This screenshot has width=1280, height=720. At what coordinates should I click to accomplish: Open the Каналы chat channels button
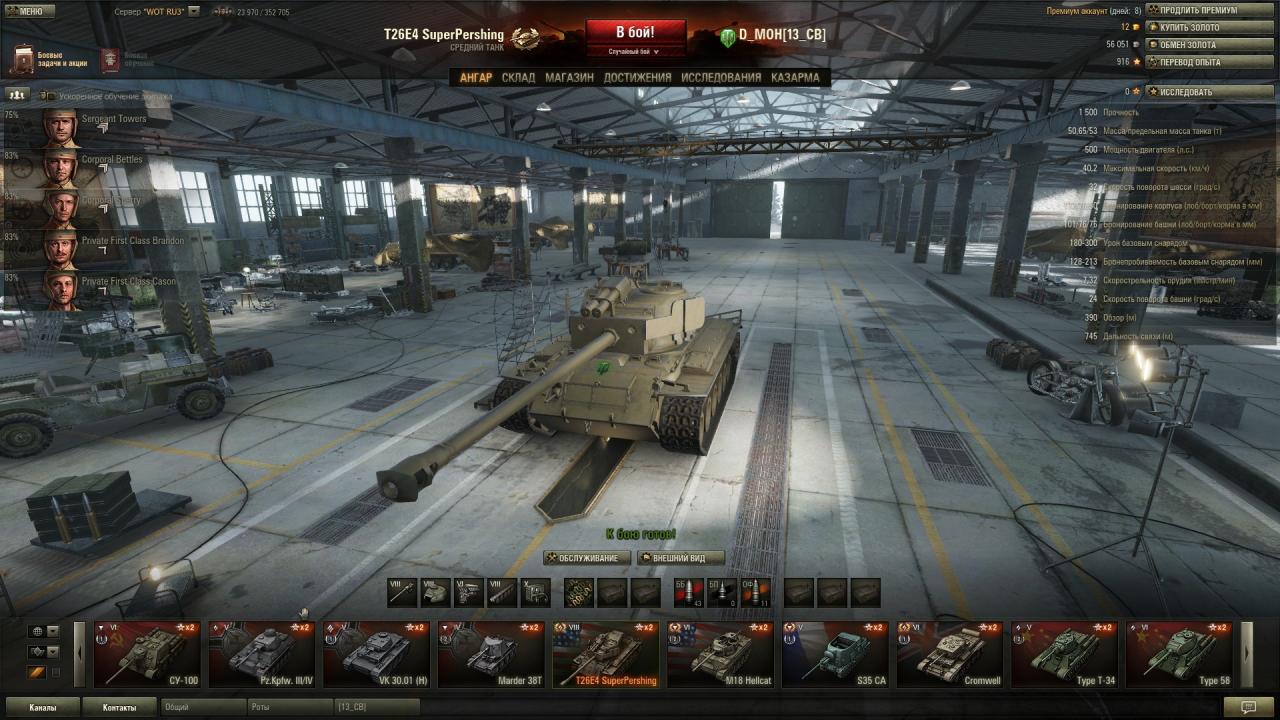click(42, 707)
